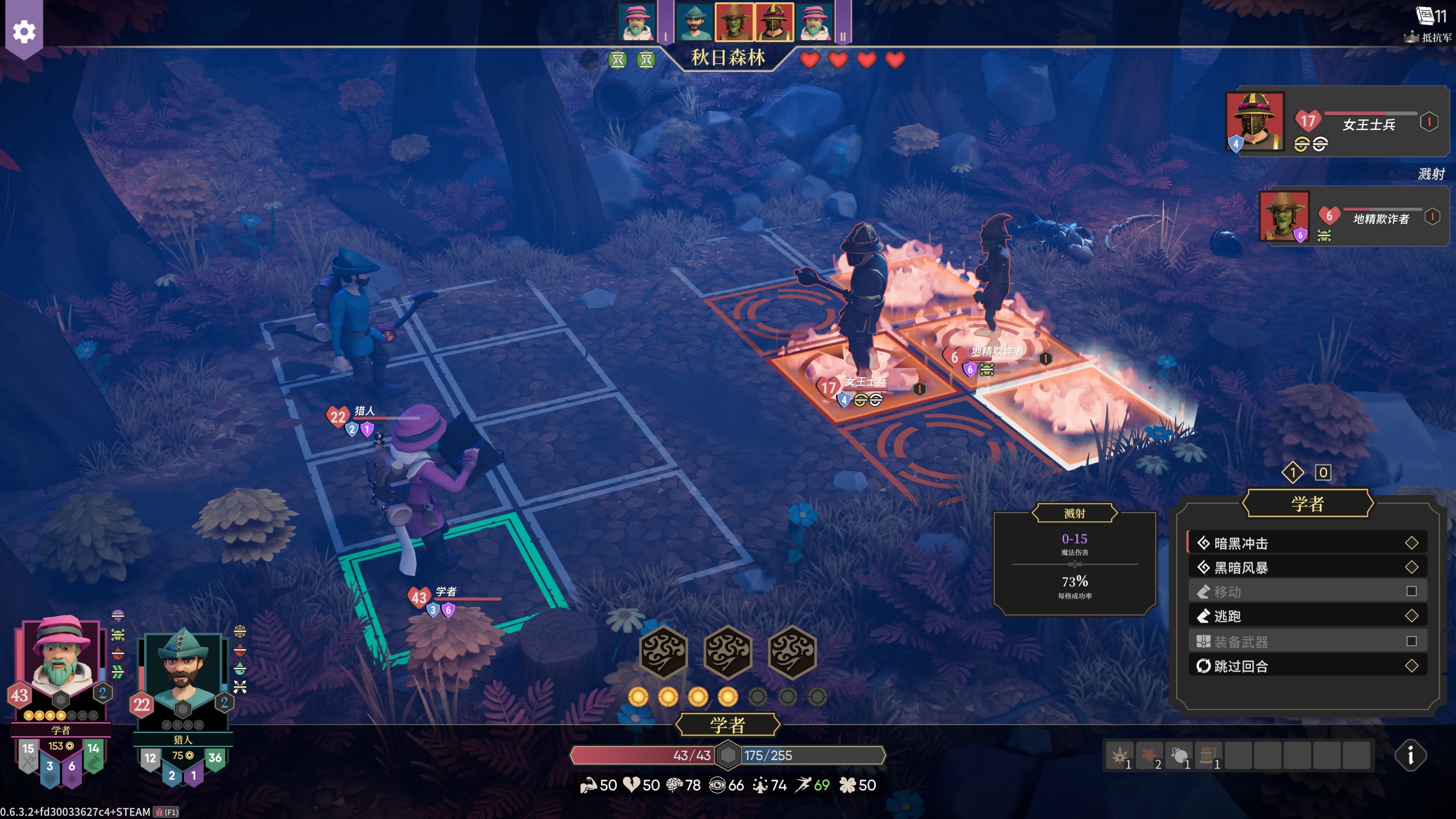Click the hunter portrait in turn order

[x=694, y=21]
